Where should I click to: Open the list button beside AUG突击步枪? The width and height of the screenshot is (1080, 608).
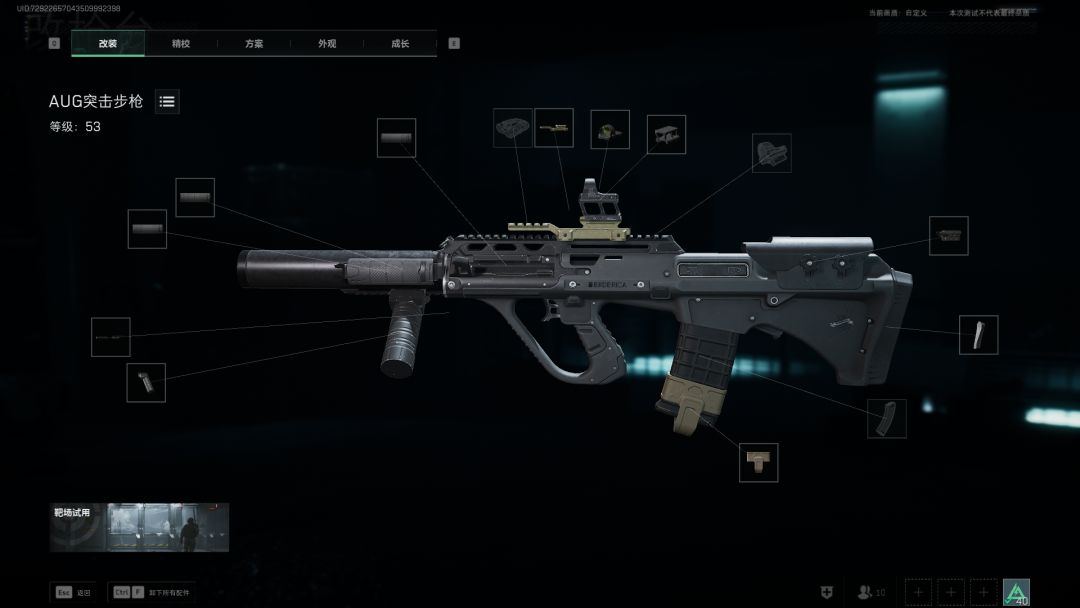point(167,101)
